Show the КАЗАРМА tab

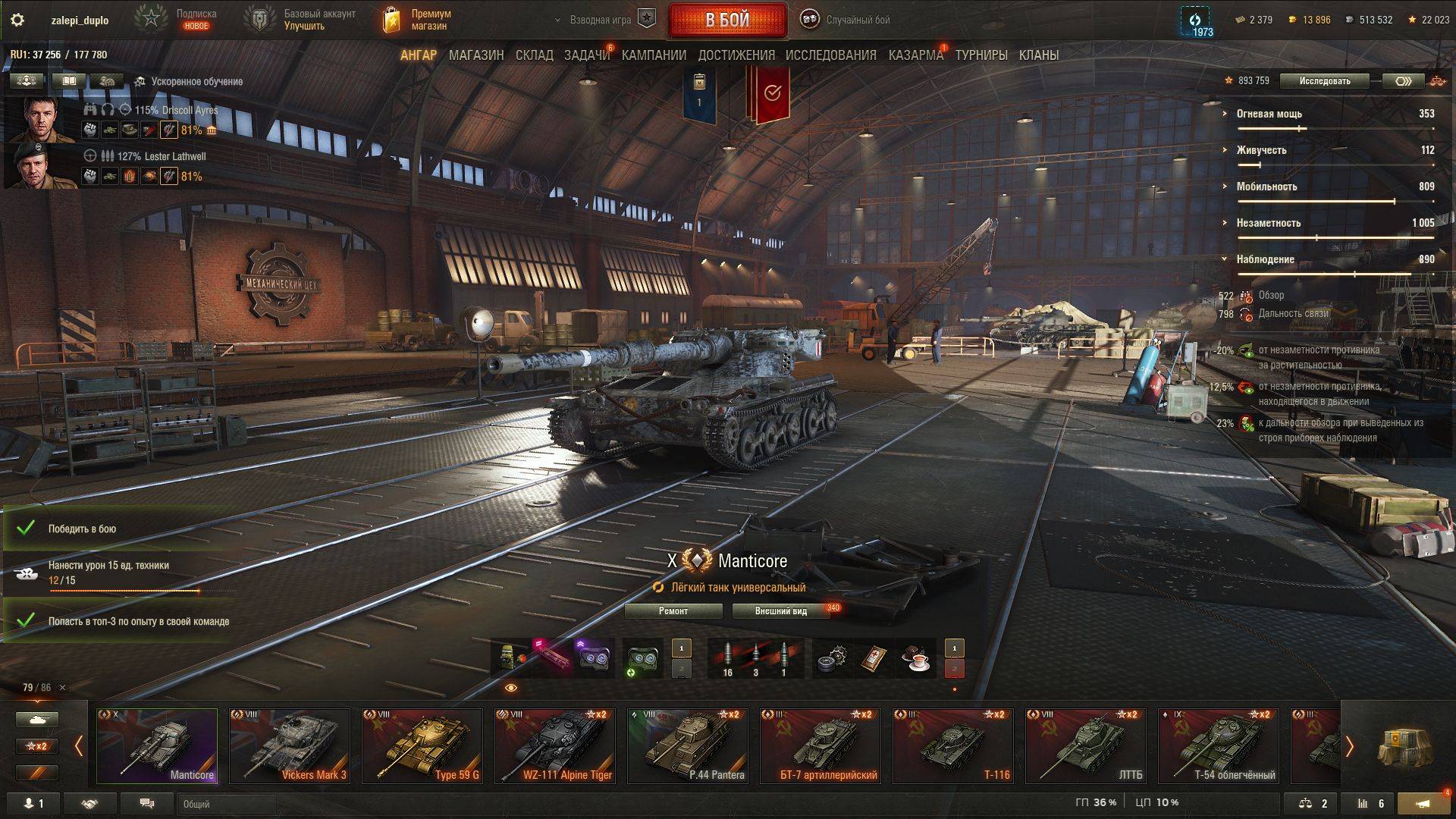point(915,55)
